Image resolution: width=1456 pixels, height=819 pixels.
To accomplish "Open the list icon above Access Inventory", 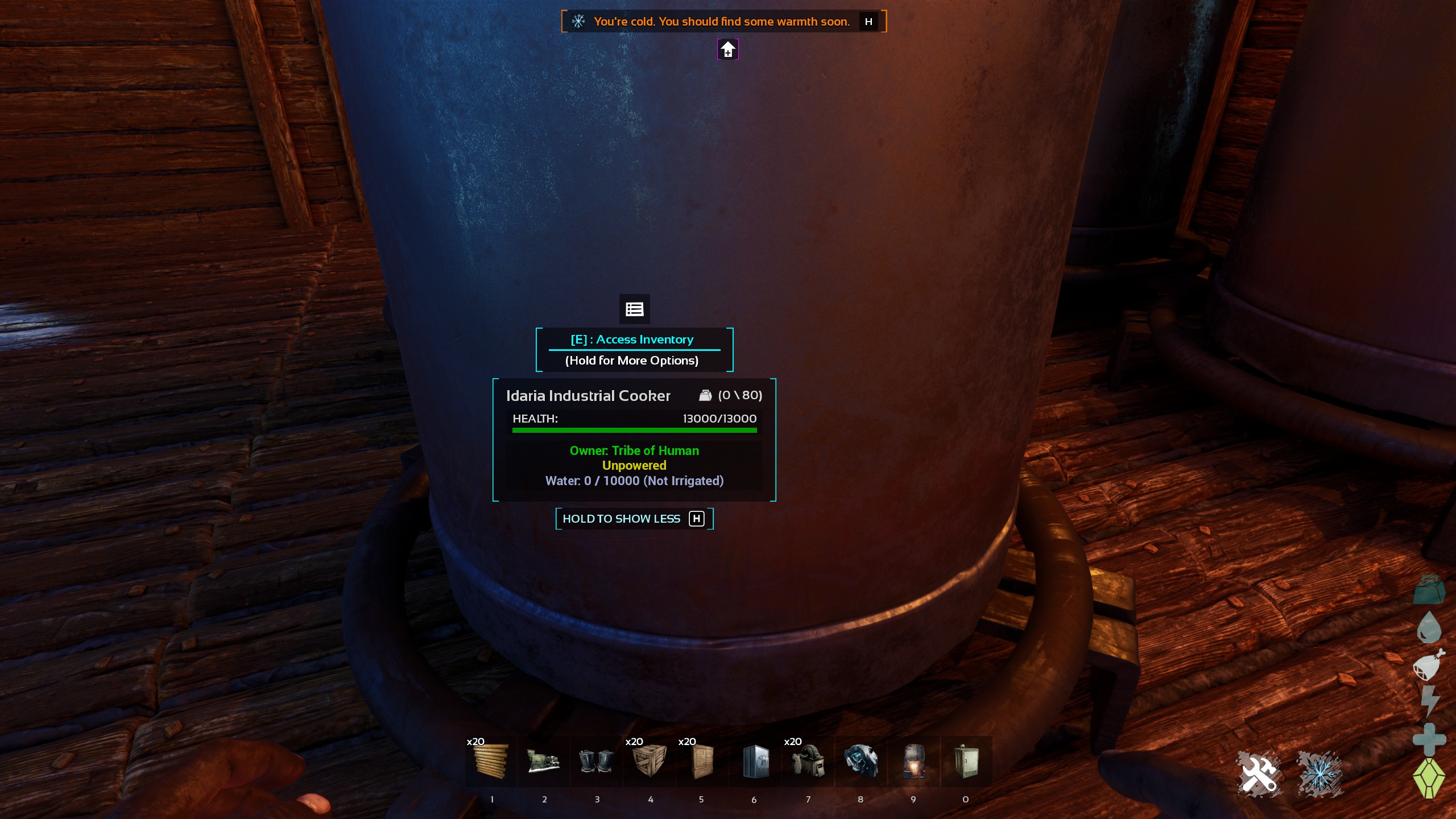I will click(634, 309).
